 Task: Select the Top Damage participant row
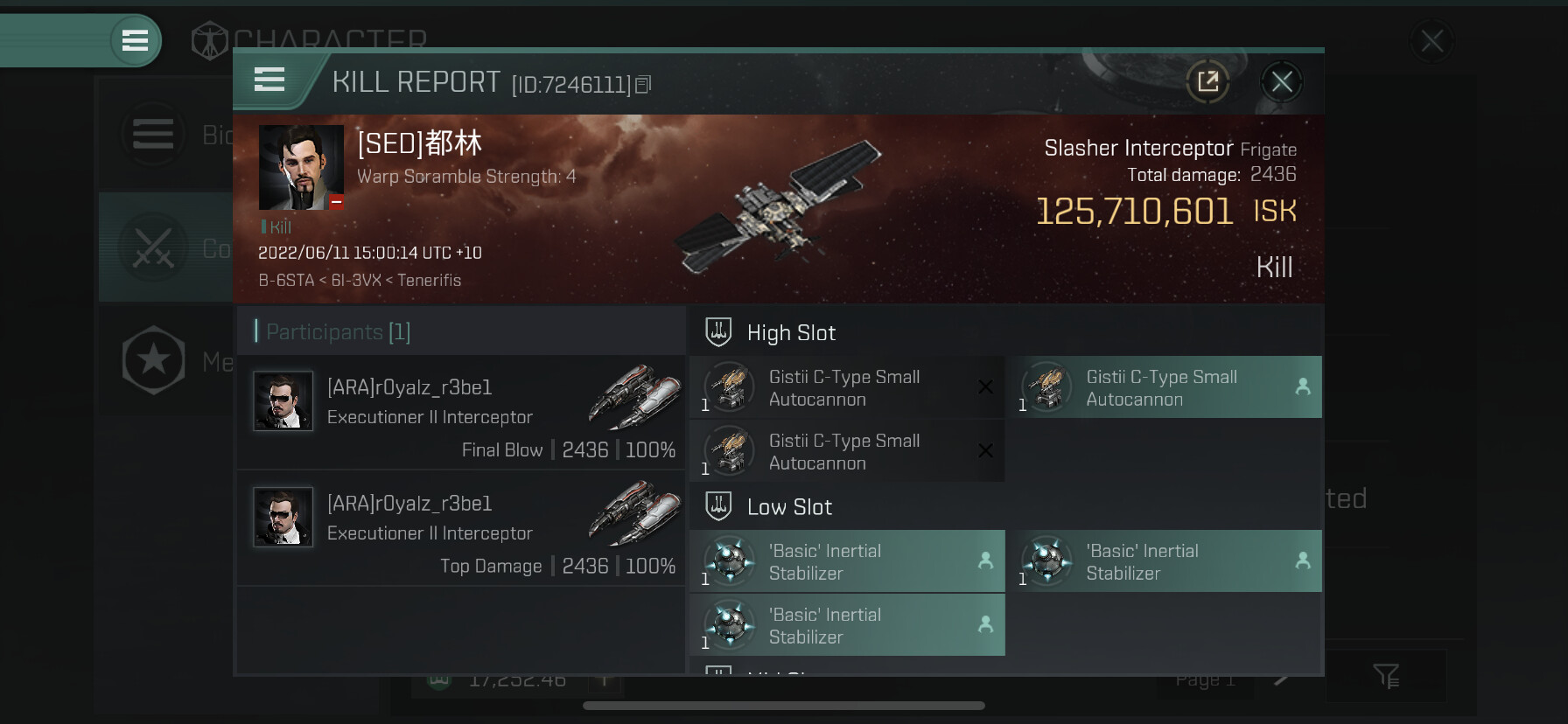tap(461, 528)
